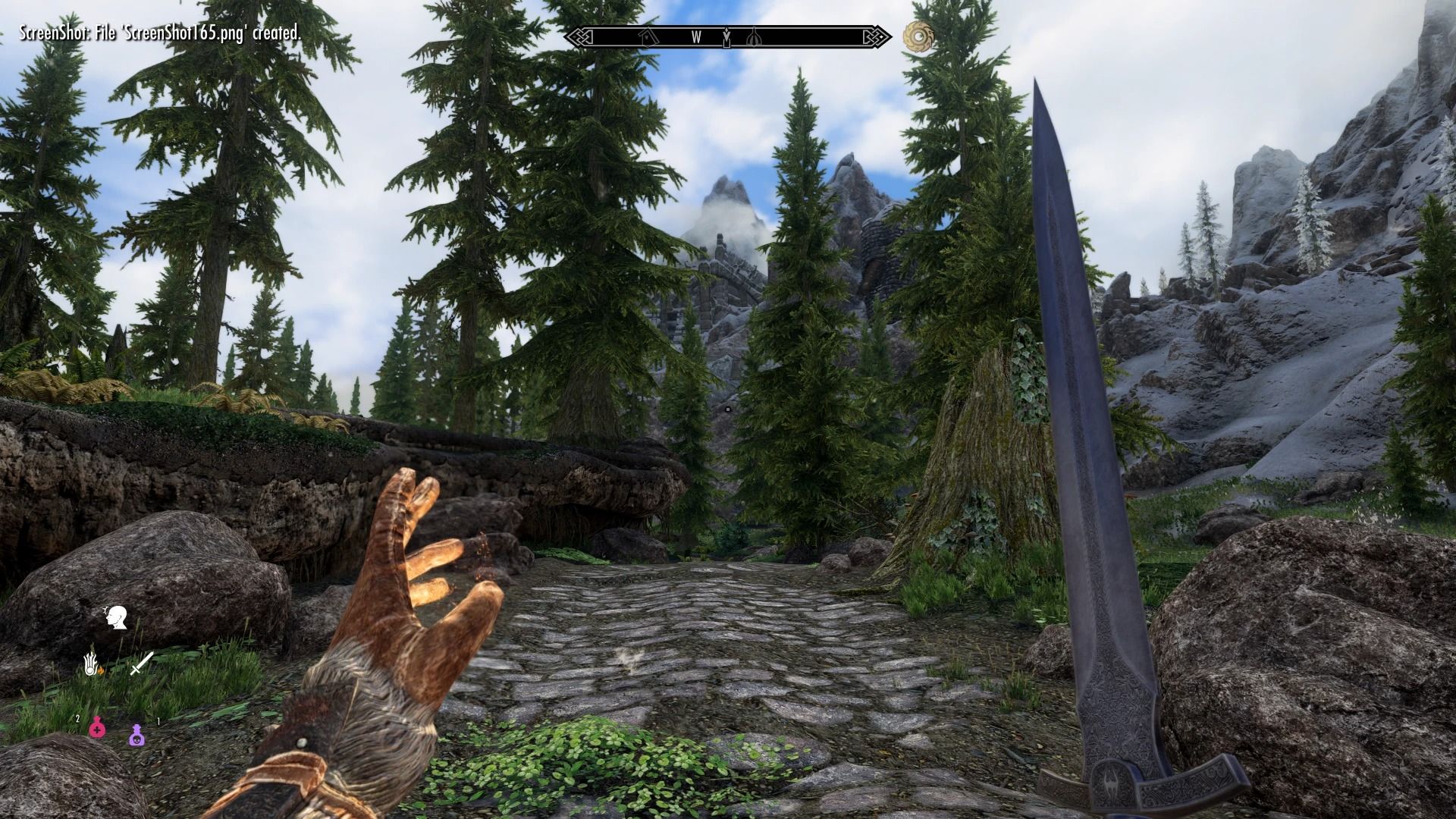
Task: Click the compass bar at screen top
Action: (x=728, y=34)
